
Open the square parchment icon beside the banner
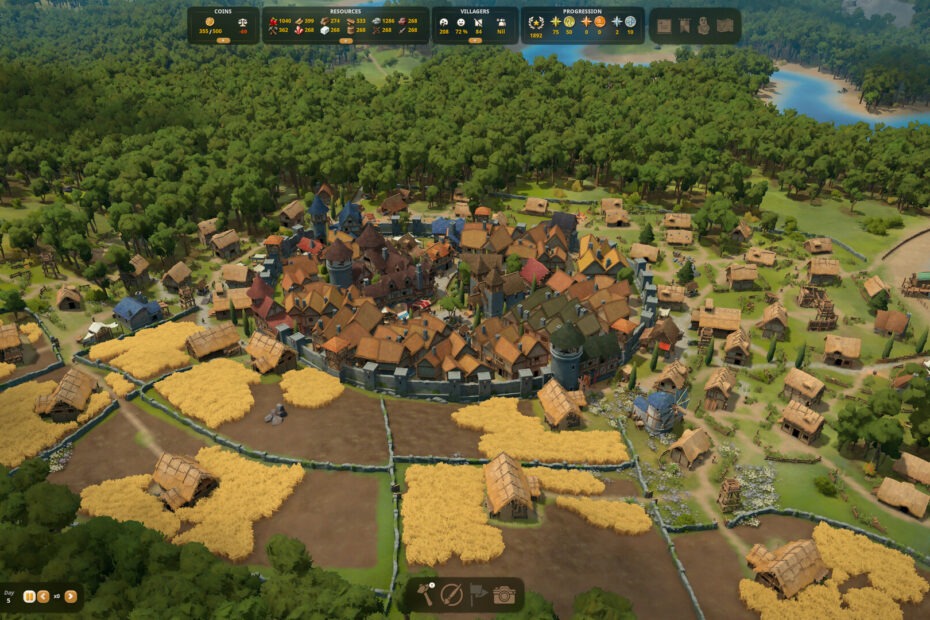663,26
